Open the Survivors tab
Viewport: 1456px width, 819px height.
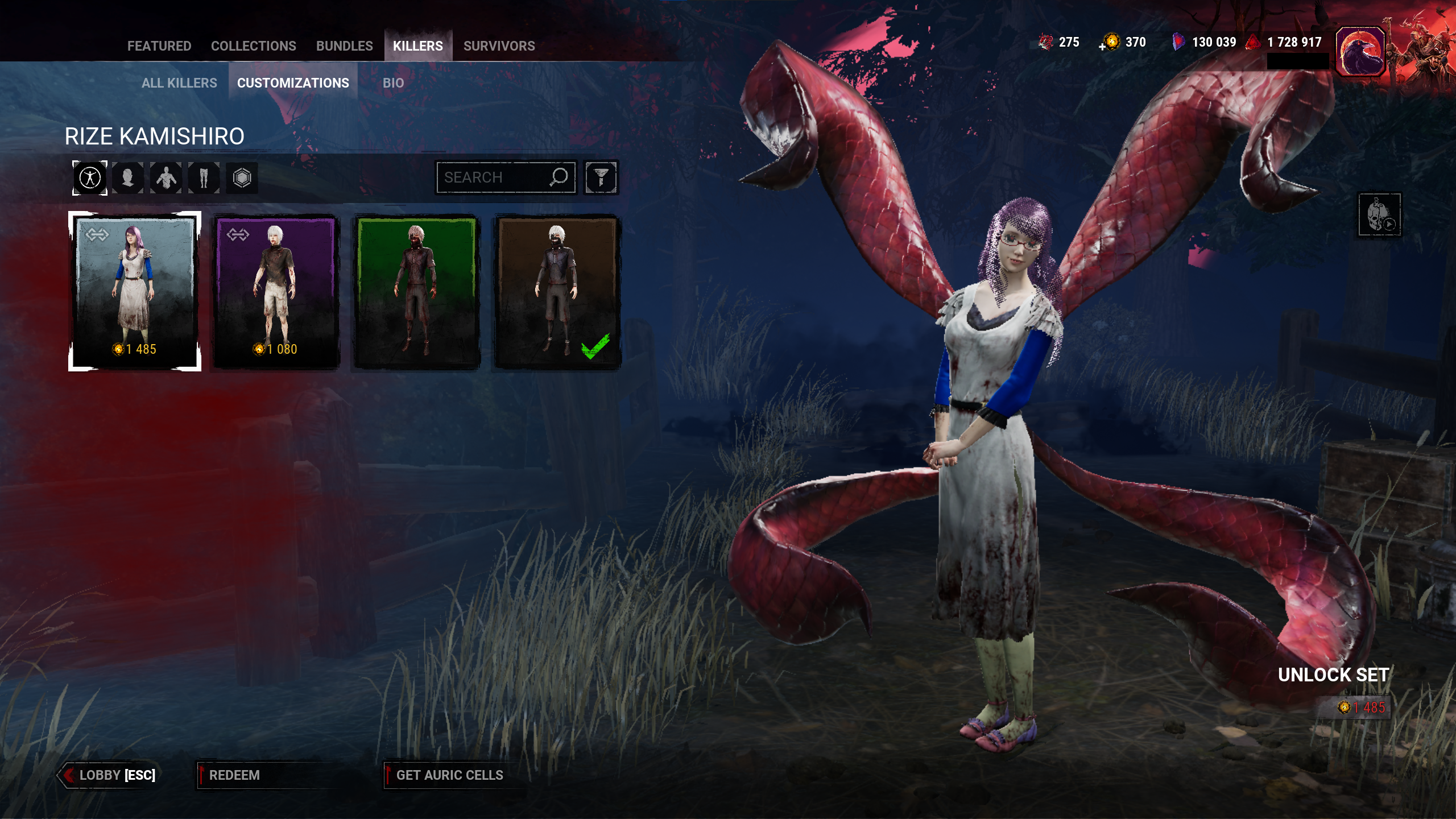click(499, 46)
